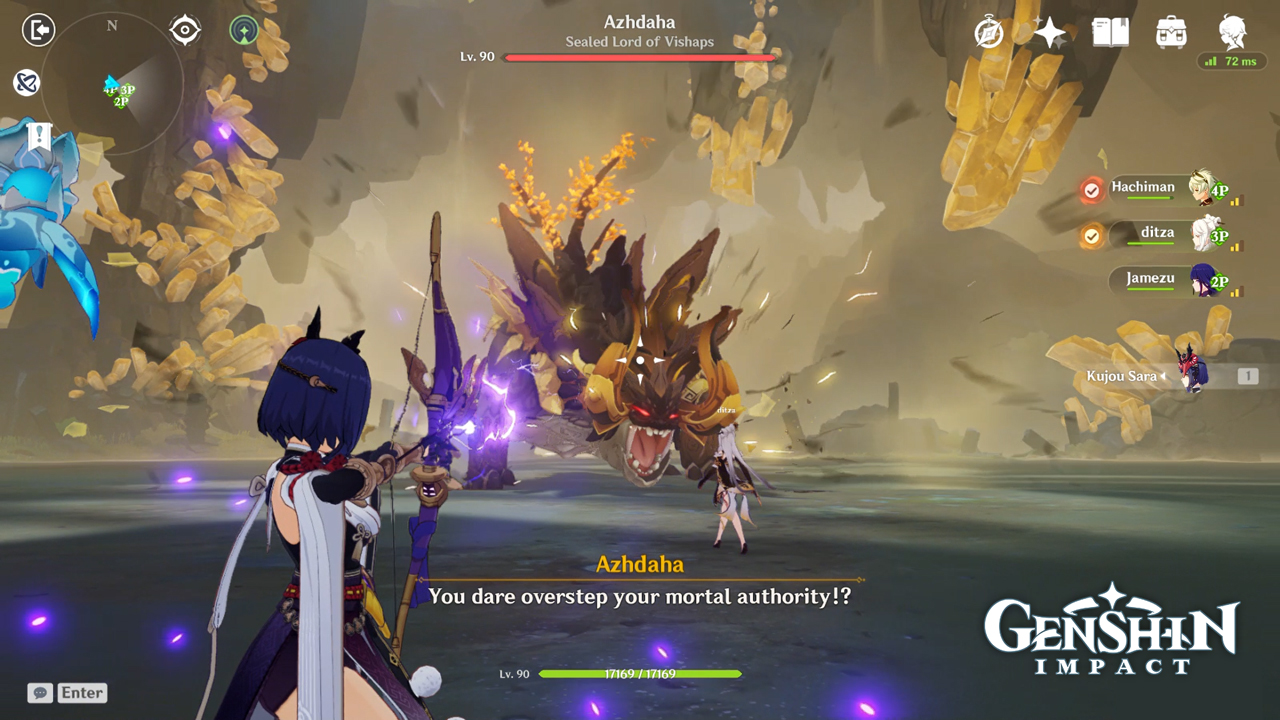This screenshot has width=1280, height=720.
Task: Open the chat bubble icon bottom-left
Action: point(39,692)
